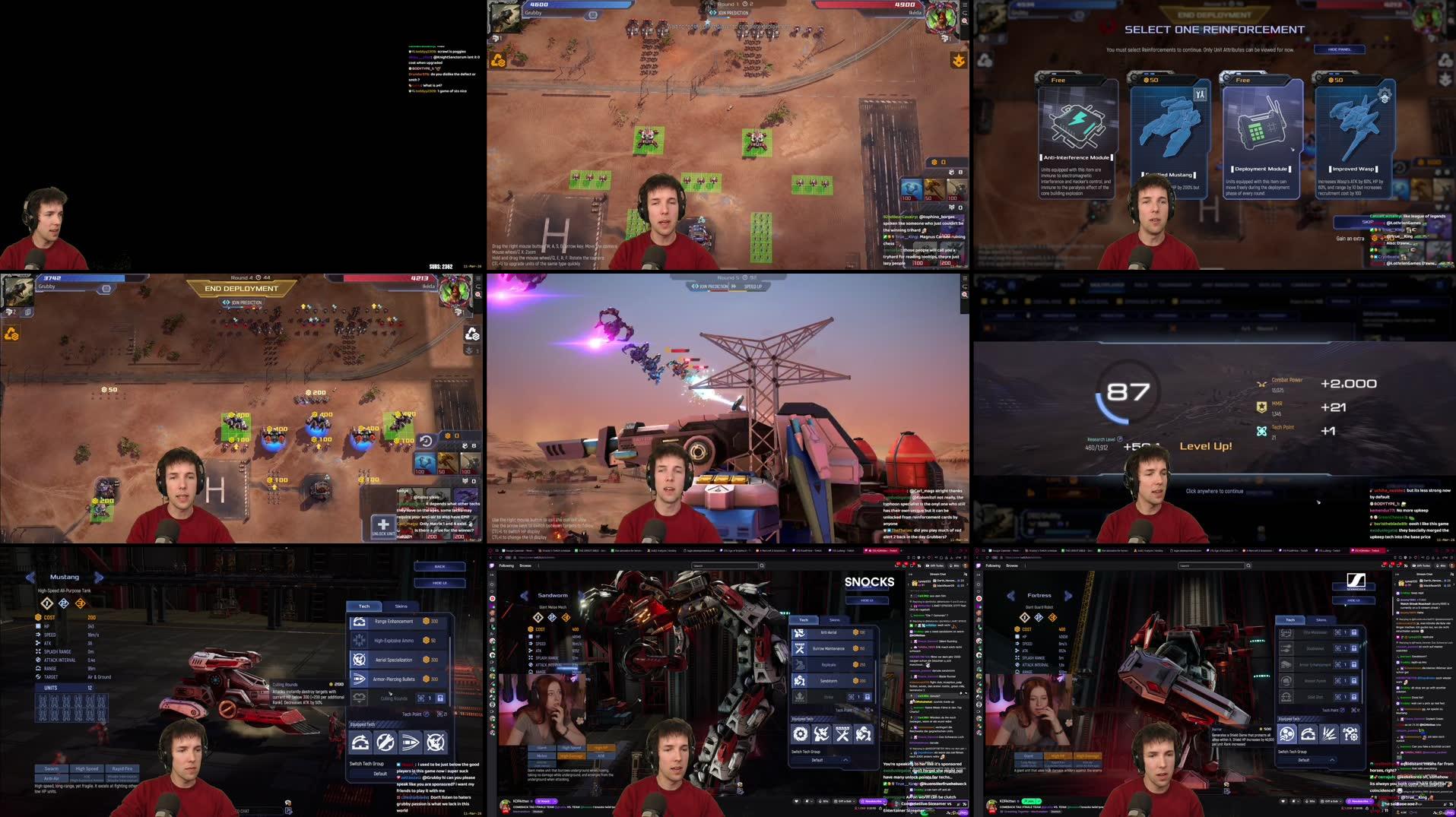Image resolution: width=1456 pixels, height=817 pixels.
Task: Select the Replicate tech icon
Action: coord(800,665)
